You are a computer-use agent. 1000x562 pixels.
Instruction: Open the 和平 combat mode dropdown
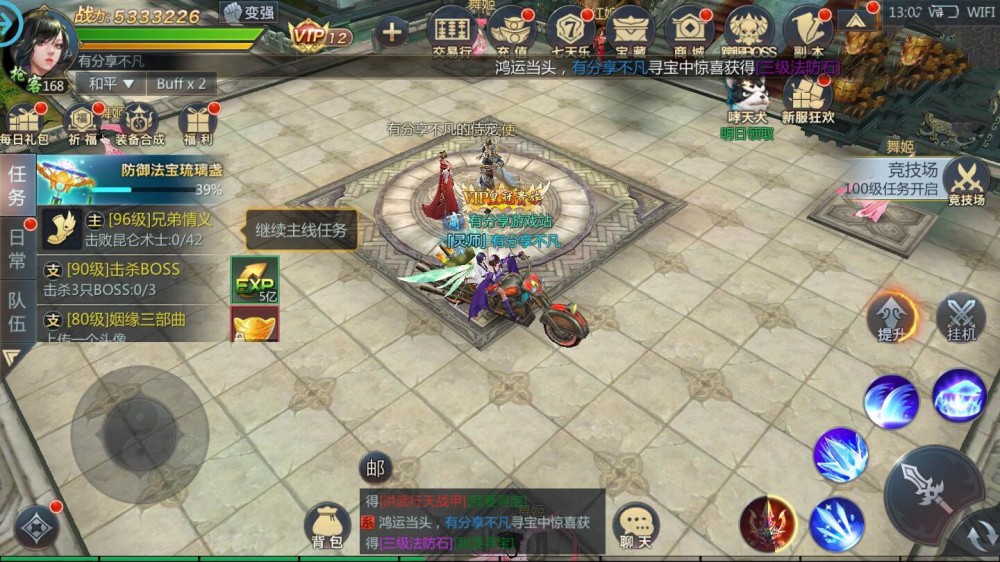(107, 84)
